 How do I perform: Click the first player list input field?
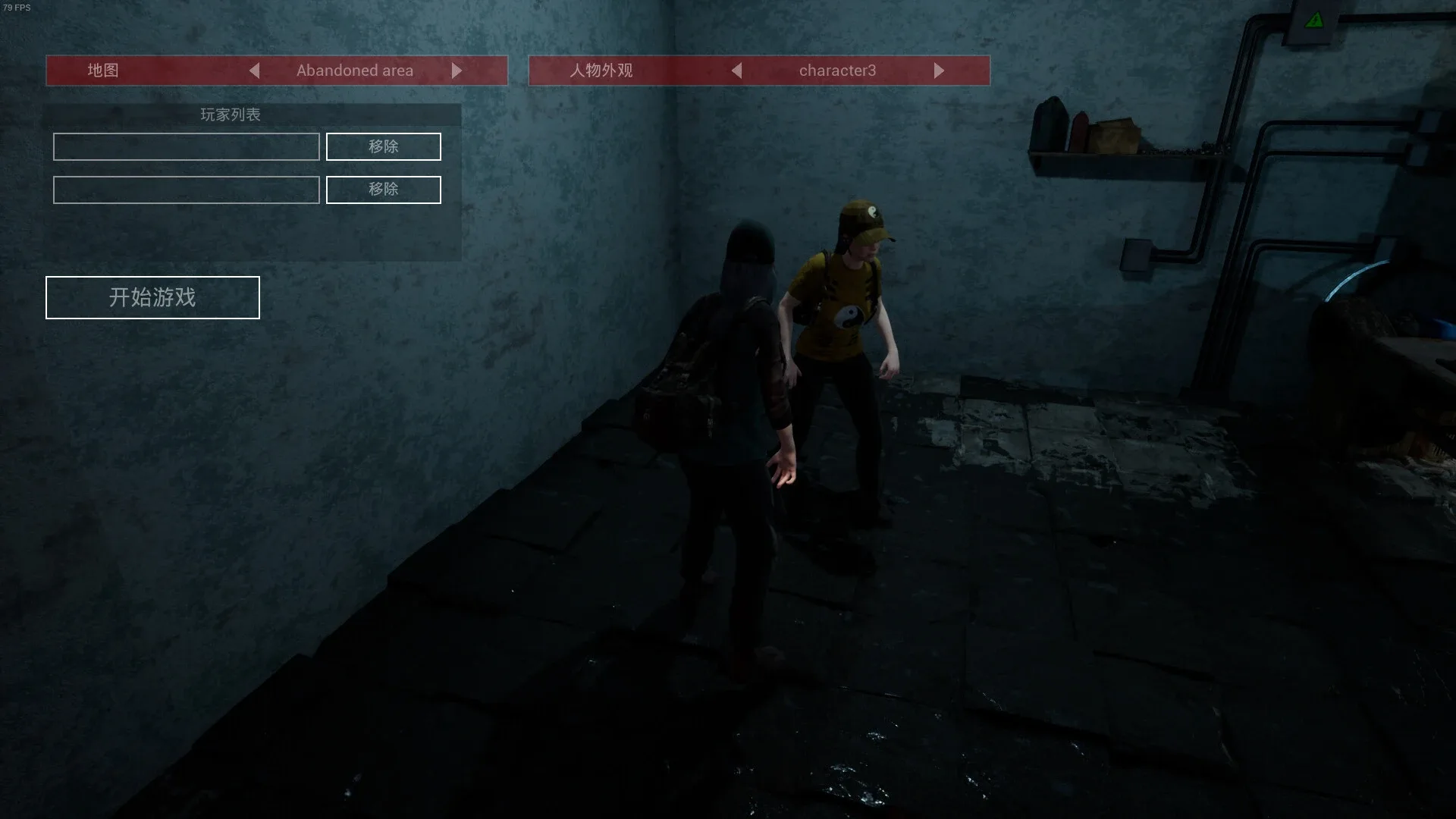click(186, 146)
